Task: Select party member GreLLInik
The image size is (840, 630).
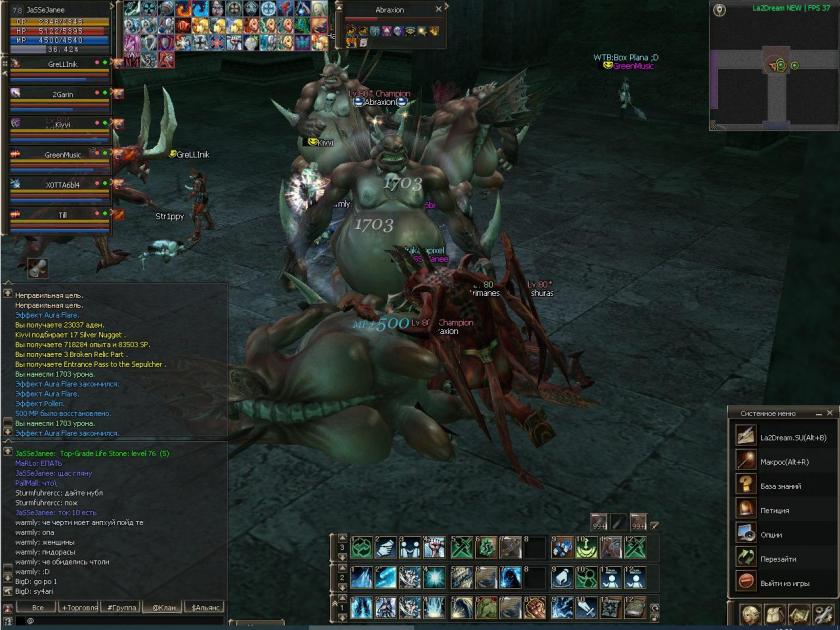Action: coord(62,64)
